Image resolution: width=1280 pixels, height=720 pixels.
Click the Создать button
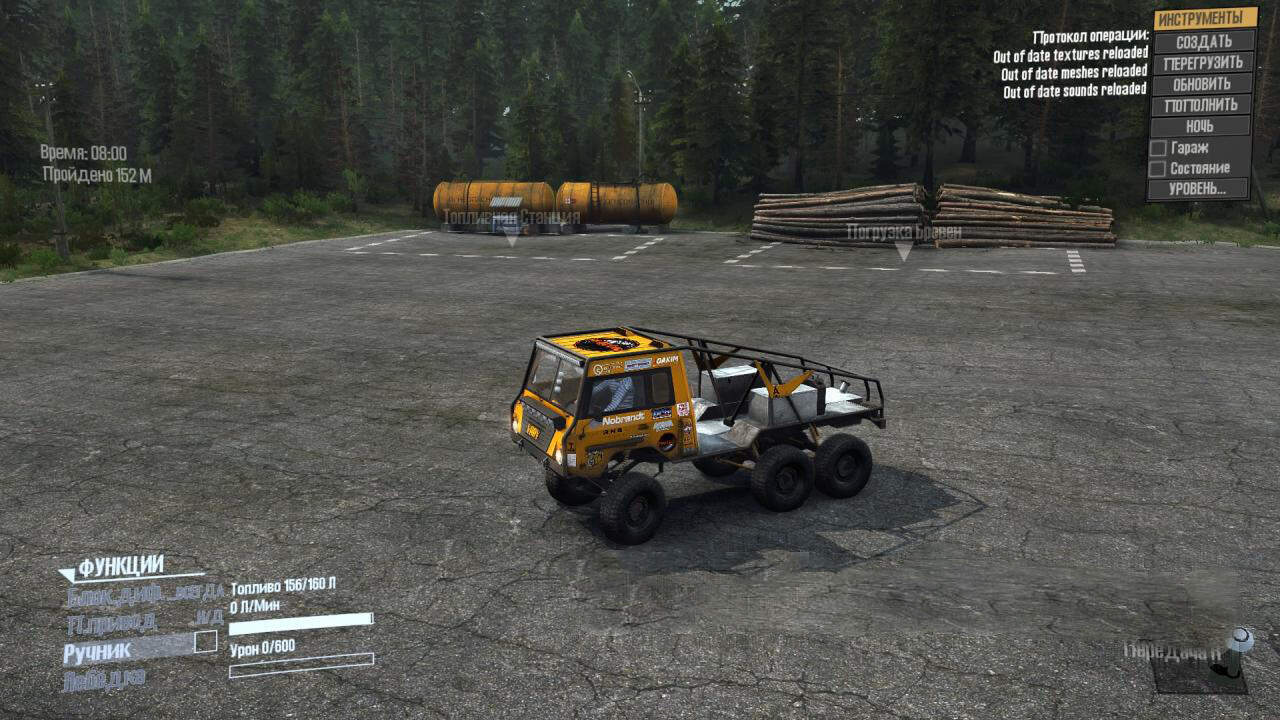click(x=1203, y=41)
